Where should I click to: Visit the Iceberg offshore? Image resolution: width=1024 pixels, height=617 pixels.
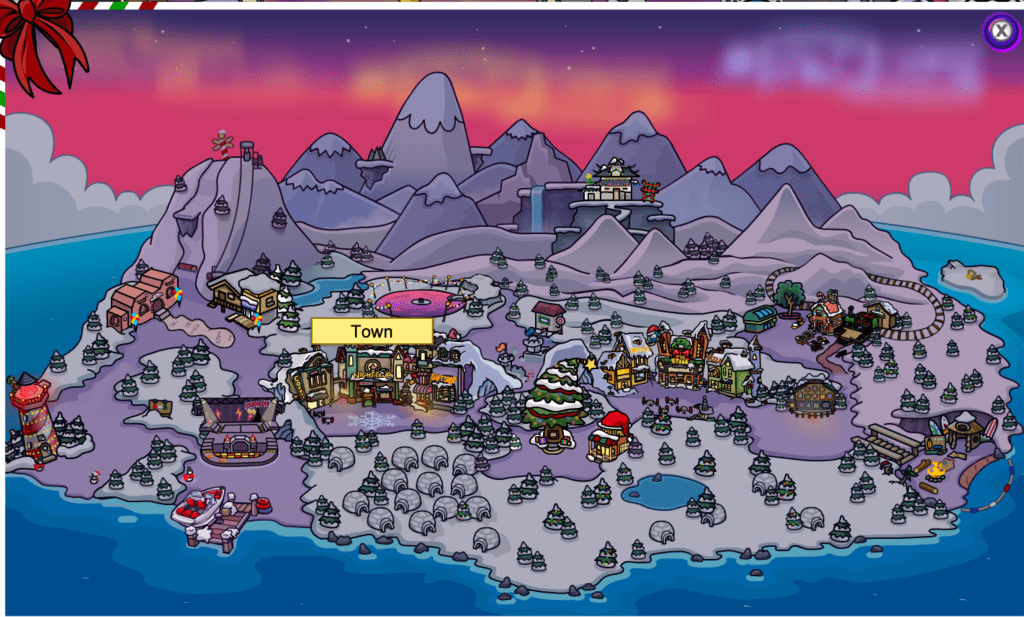coord(972,278)
